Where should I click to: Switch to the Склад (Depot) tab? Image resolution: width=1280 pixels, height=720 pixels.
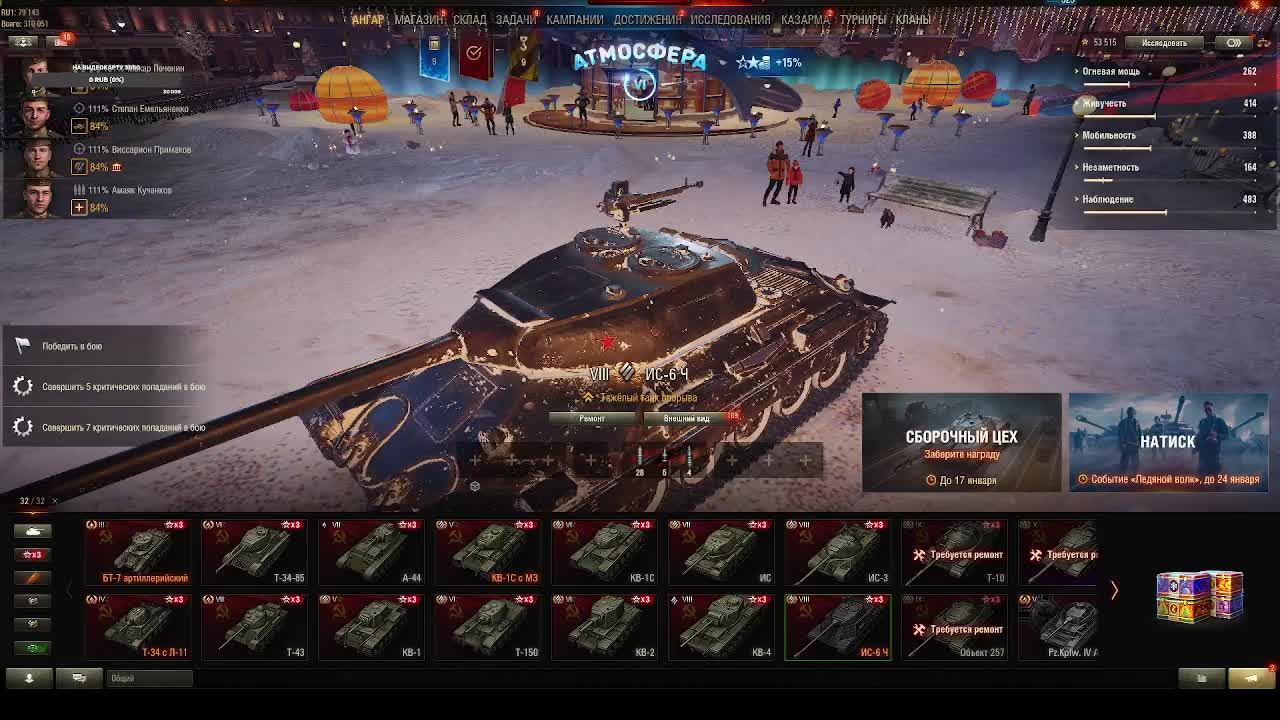[x=469, y=19]
